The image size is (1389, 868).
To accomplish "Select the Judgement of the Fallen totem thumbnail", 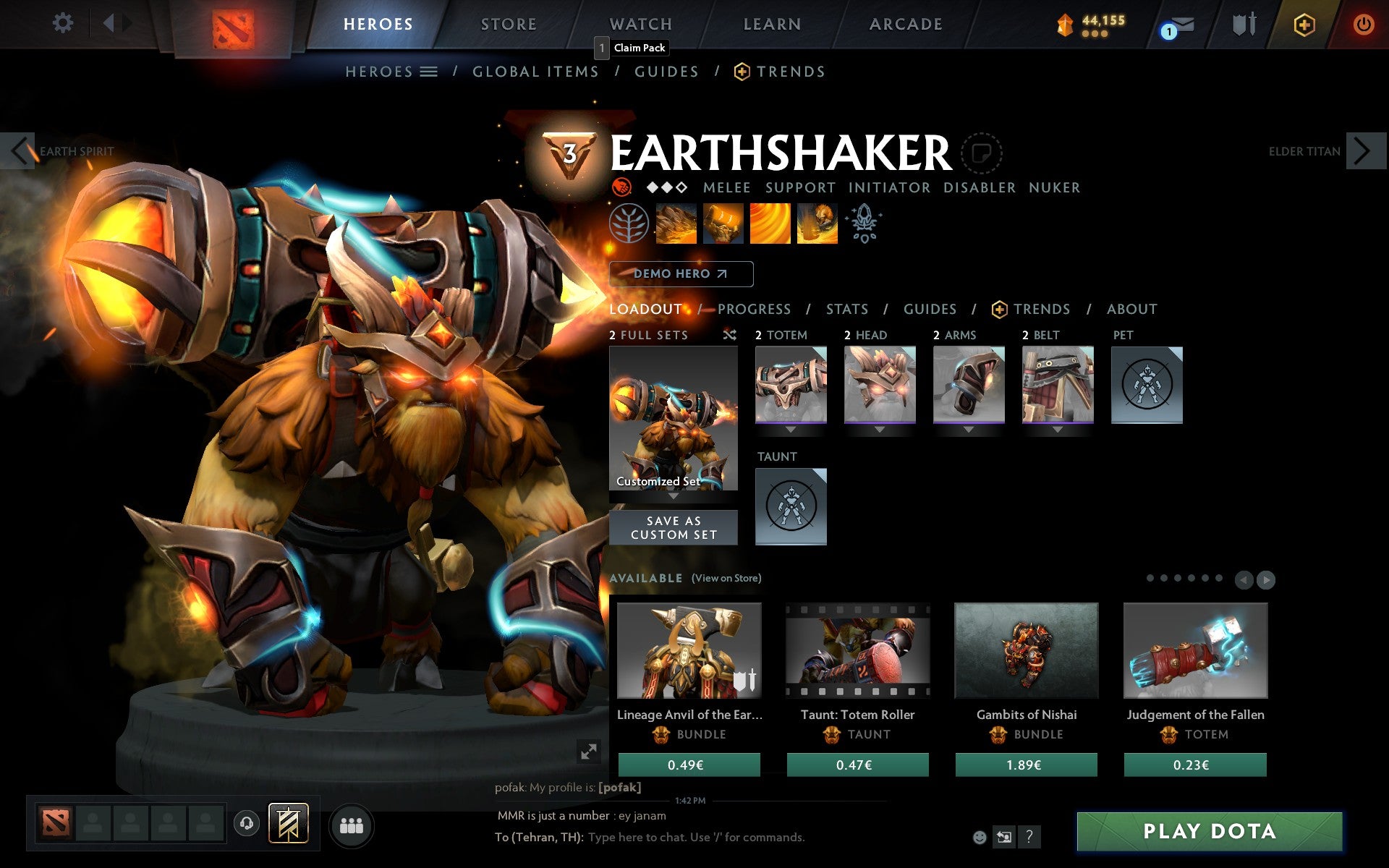I will pos(1195,651).
